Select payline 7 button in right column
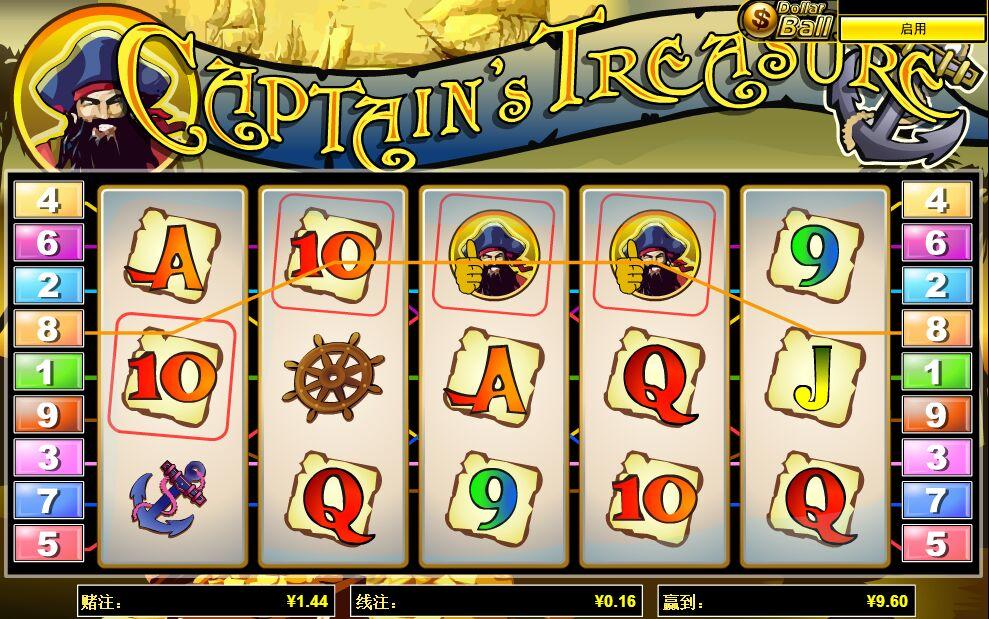The height and width of the screenshot is (619, 989). pyautogui.click(x=936, y=501)
